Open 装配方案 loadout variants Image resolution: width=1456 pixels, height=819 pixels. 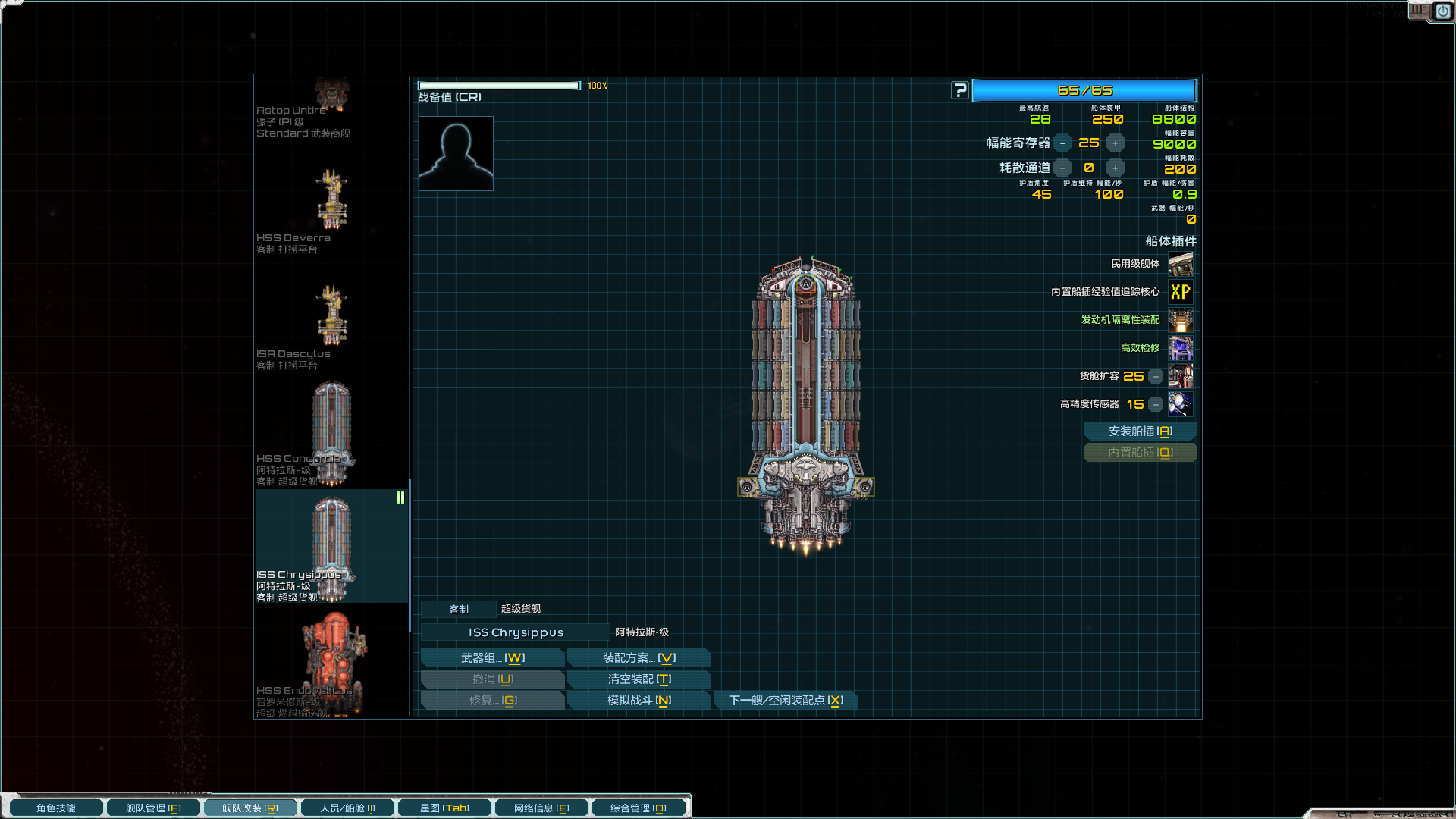tap(639, 658)
